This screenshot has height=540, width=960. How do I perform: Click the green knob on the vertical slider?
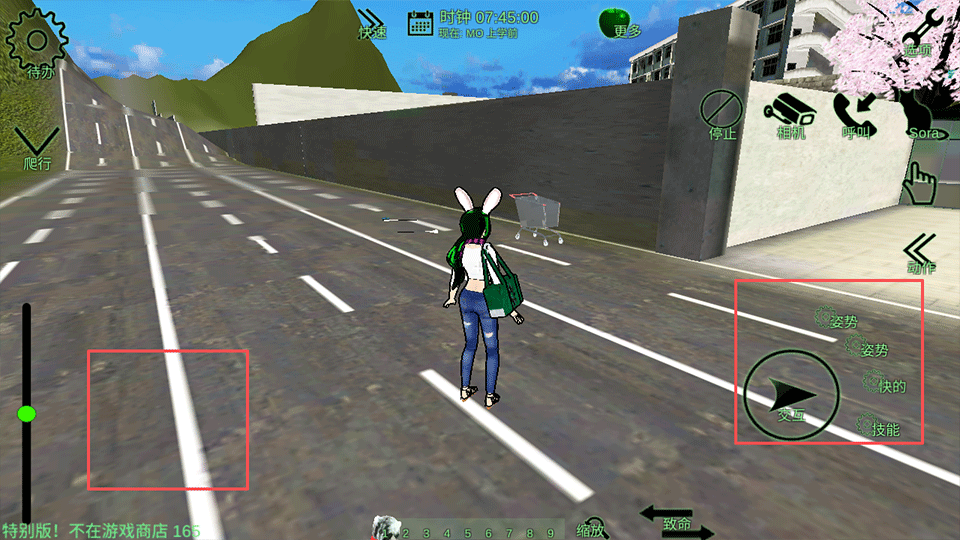[x=27, y=413]
